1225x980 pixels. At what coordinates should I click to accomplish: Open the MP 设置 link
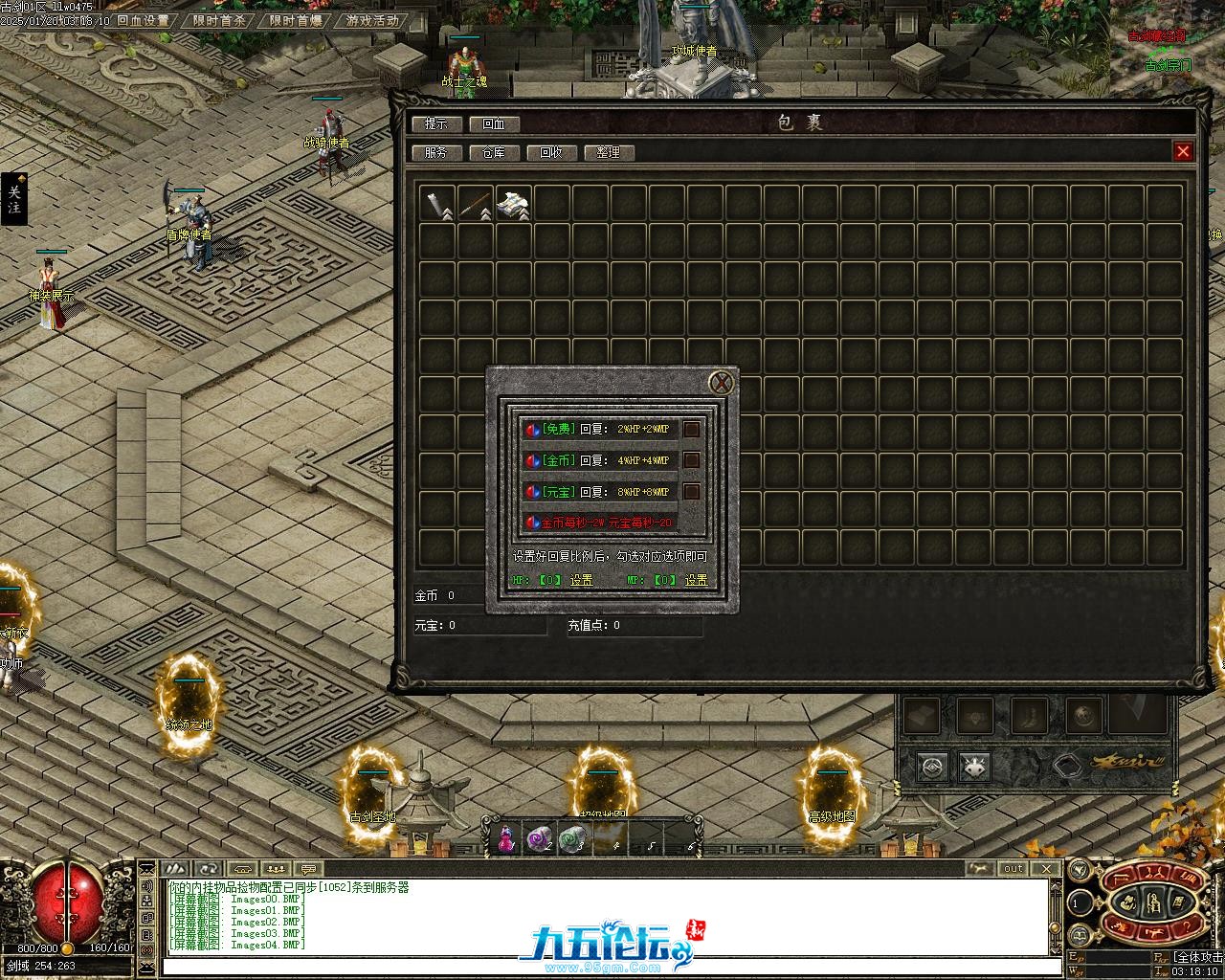pyautogui.click(x=696, y=580)
